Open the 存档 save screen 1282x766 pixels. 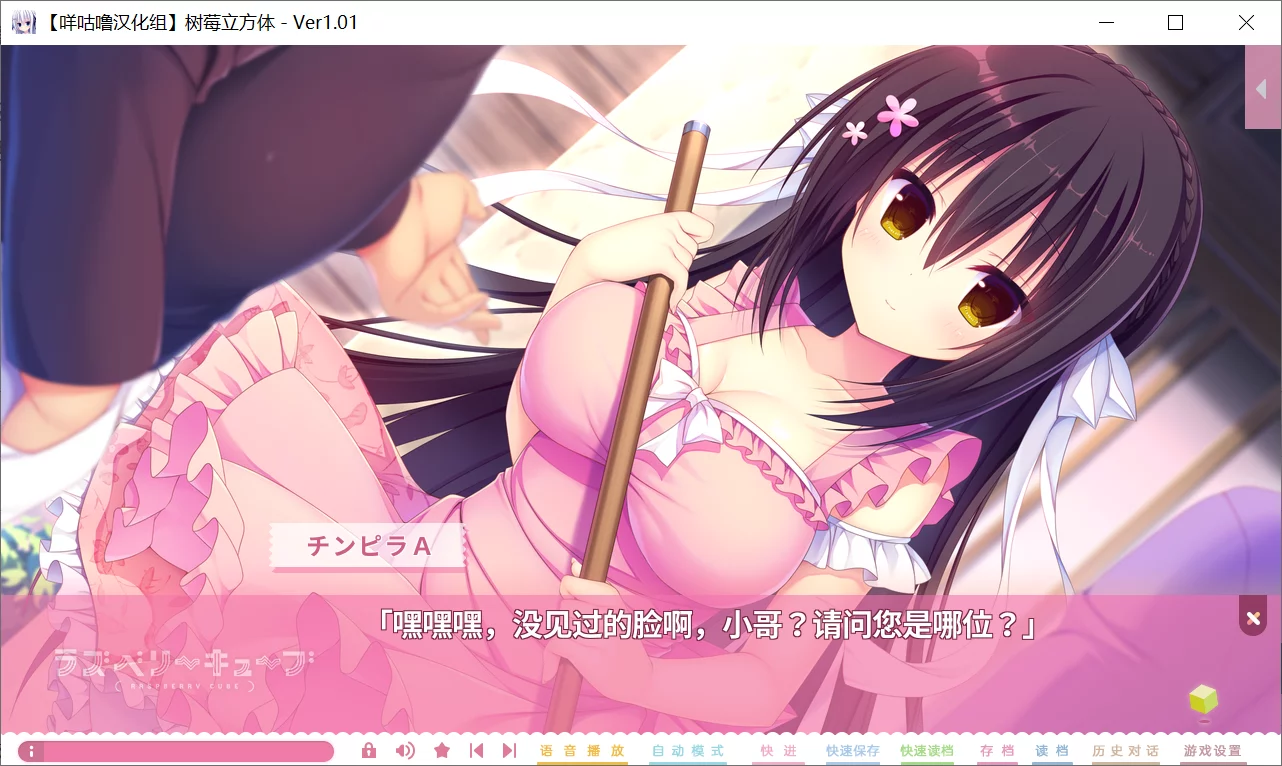click(x=996, y=749)
